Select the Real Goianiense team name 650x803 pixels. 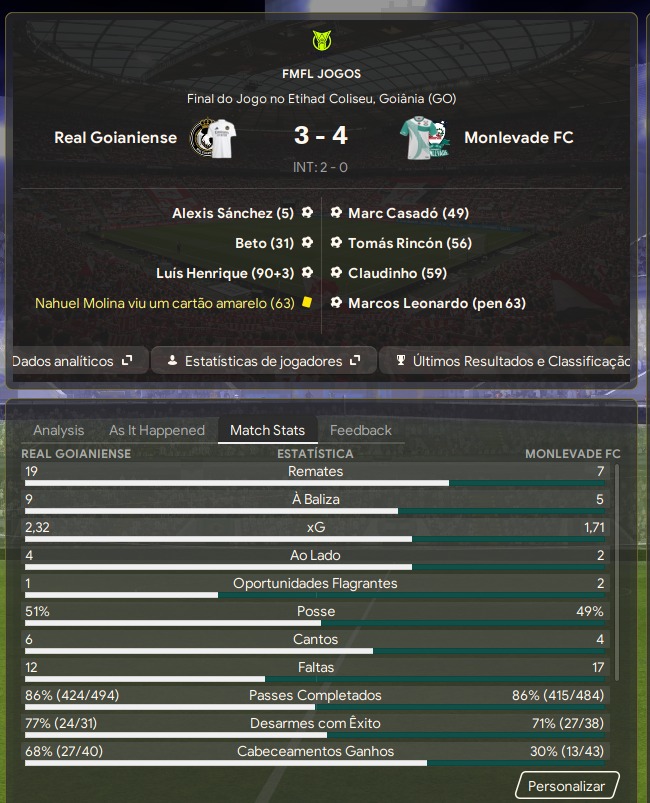[x=115, y=138]
